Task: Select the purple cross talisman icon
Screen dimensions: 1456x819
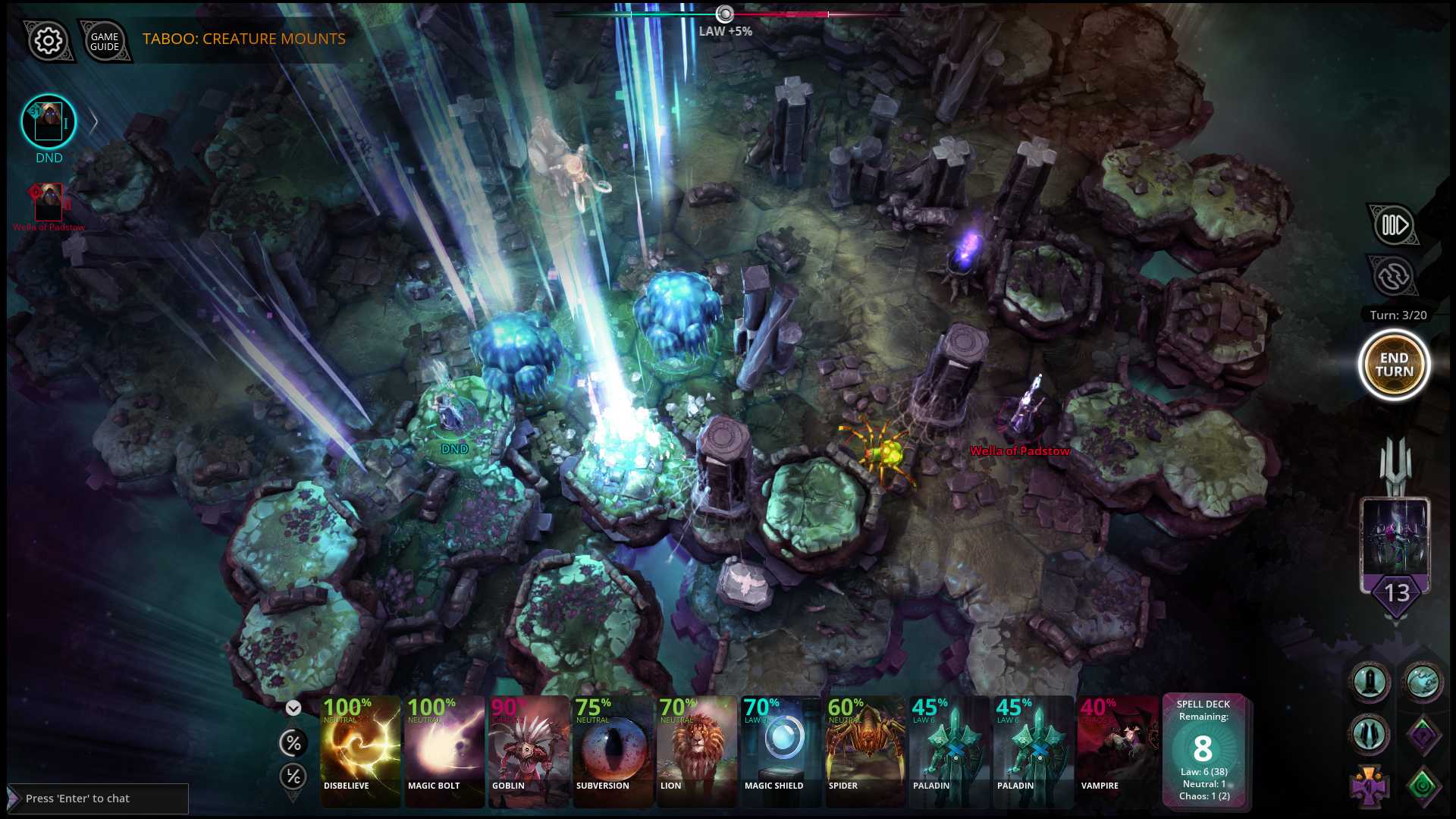Action: tap(1370, 789)
